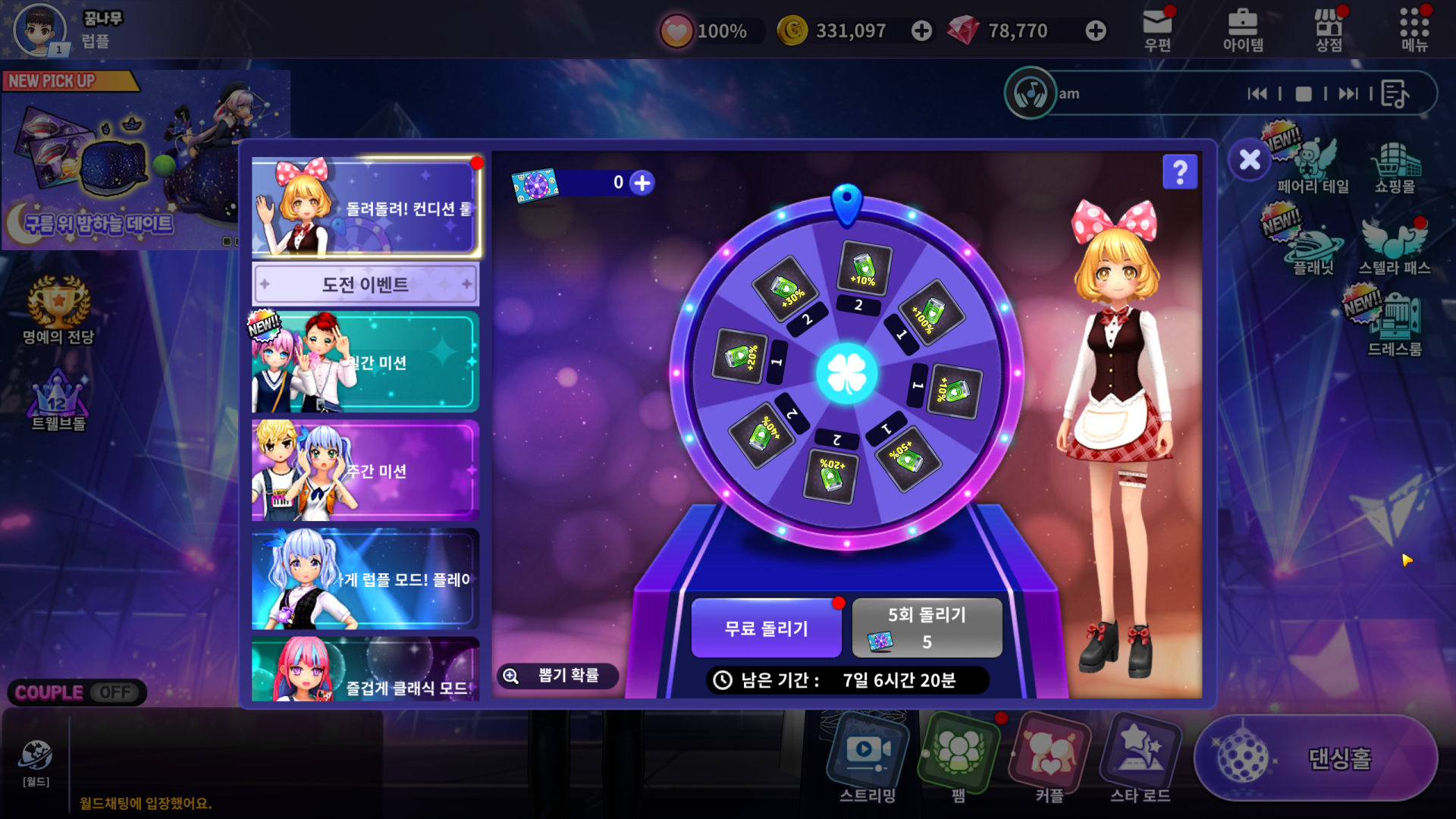1456x819 pixels.
Task: Open the 뽑기 확률 odds info
Action: (557, 676)
